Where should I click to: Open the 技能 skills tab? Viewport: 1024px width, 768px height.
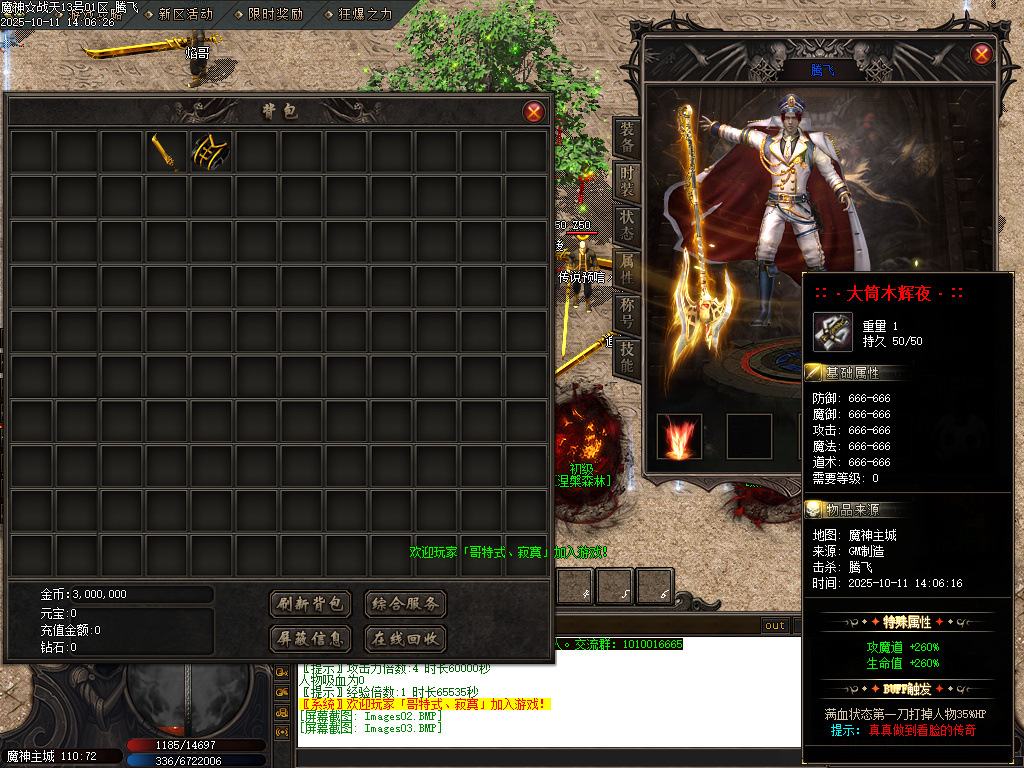(x=626, y=356)
